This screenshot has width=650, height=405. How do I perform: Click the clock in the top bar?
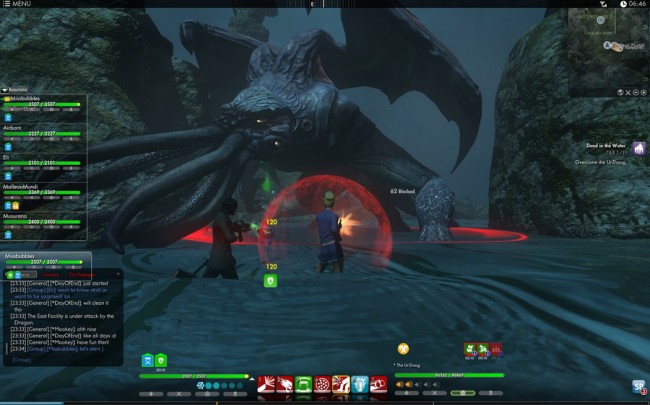(632, 4)
